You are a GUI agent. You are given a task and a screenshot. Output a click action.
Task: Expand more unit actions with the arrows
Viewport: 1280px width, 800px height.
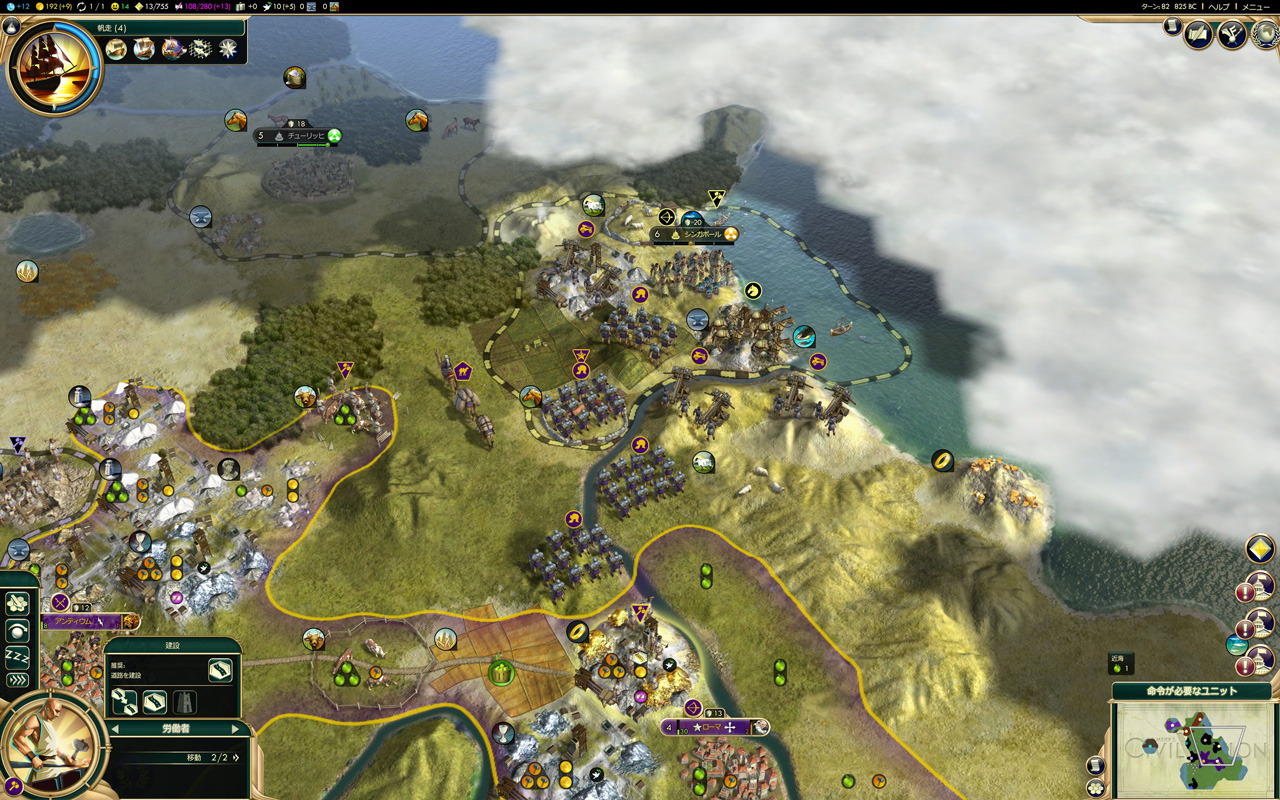coord(17,680)
